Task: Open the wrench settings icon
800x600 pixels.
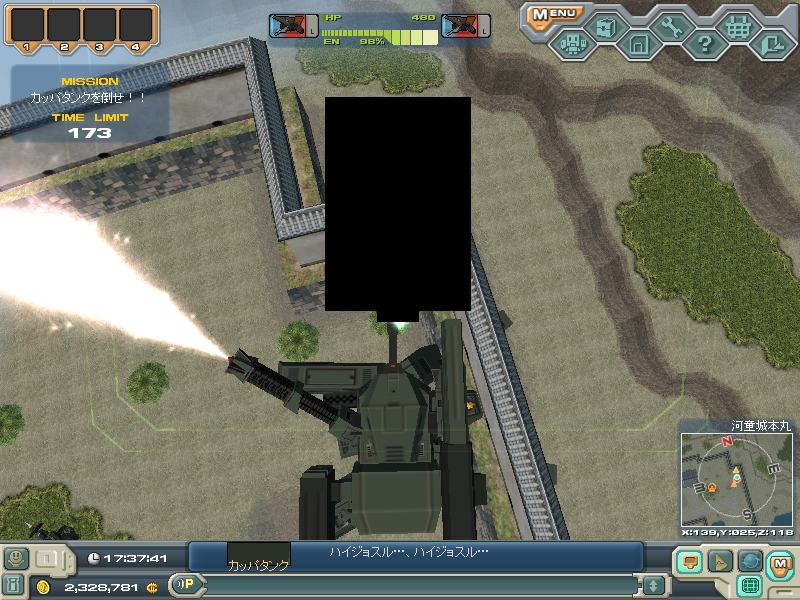Action: coord(671,27)
